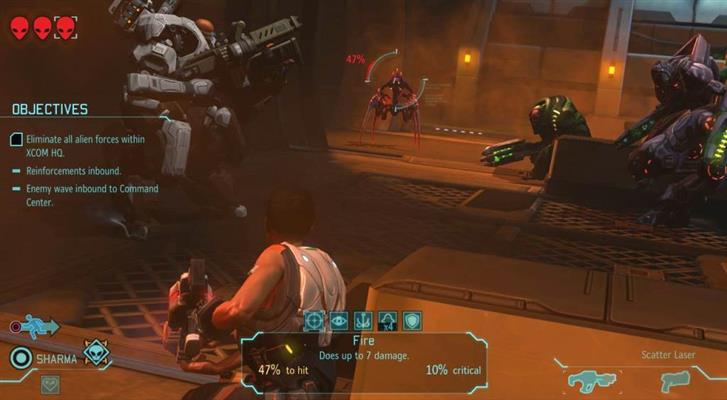727x400 pixels.
Task: Select the bracketed alien head target
Action: click(65, 28)
